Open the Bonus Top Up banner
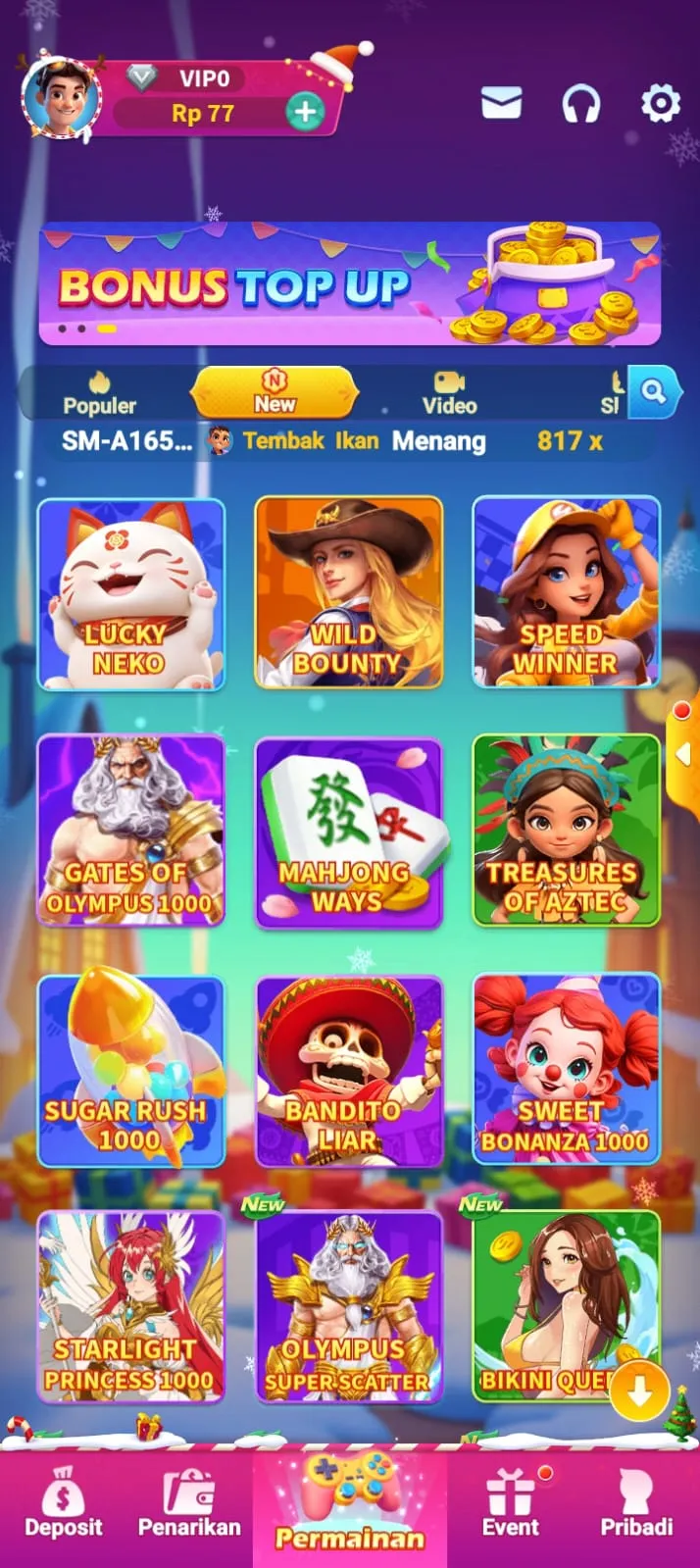Image resolution: width=700 pixels, height=1568 pixels. 349,284
